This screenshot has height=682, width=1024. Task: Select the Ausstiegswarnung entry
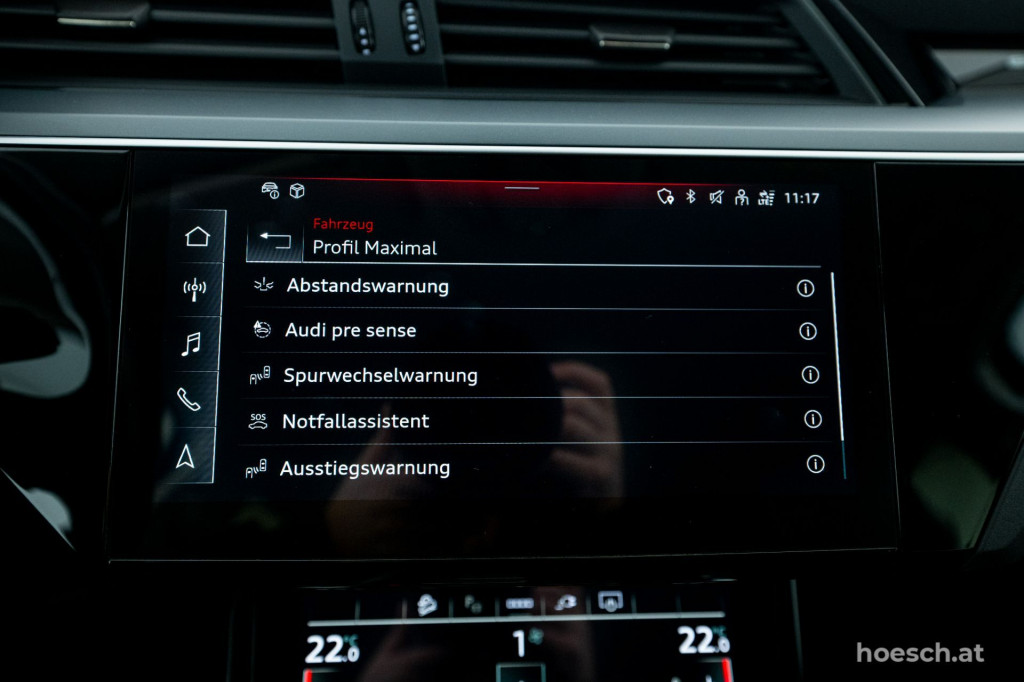pos(365,467)
